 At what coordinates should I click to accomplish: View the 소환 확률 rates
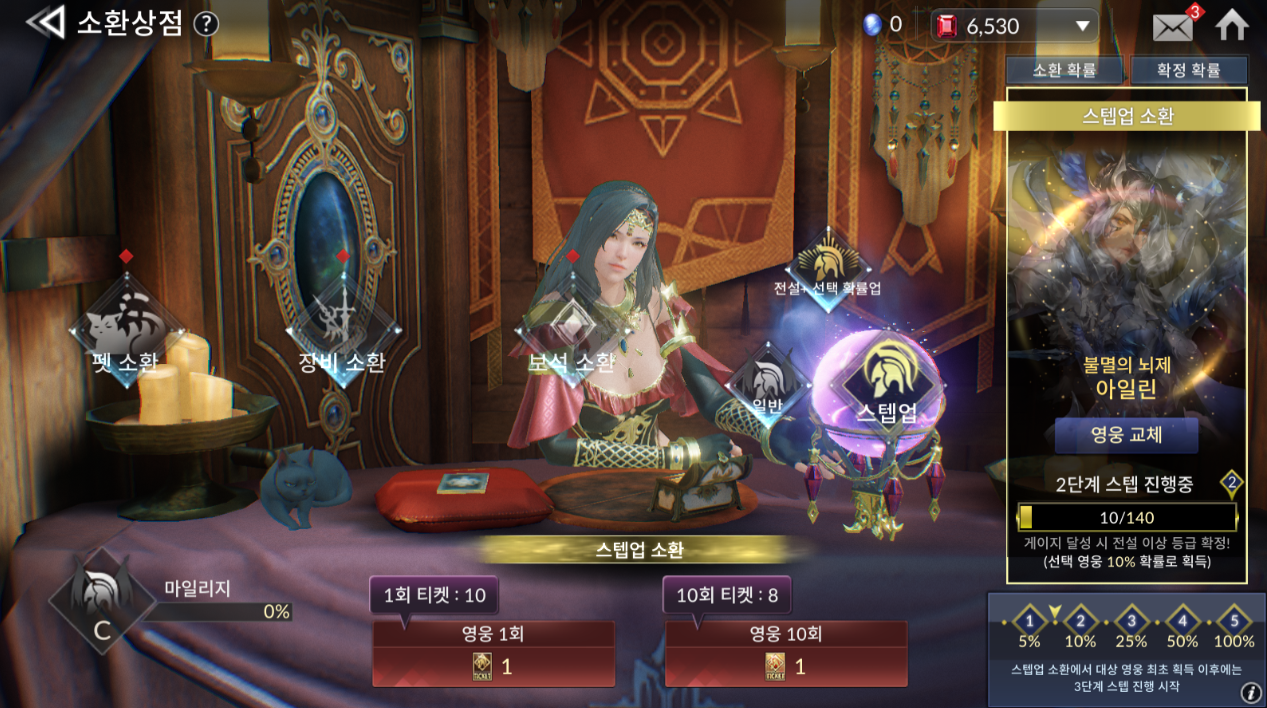click(x=1064, y=70)
